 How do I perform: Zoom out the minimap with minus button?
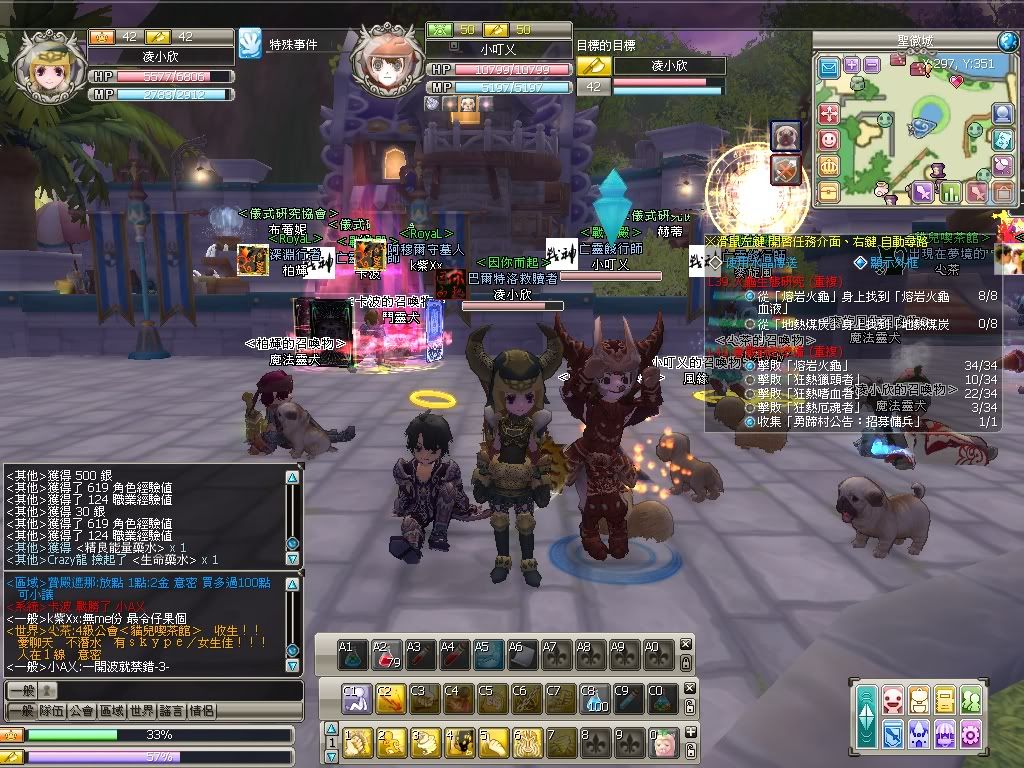coord(872,64)
